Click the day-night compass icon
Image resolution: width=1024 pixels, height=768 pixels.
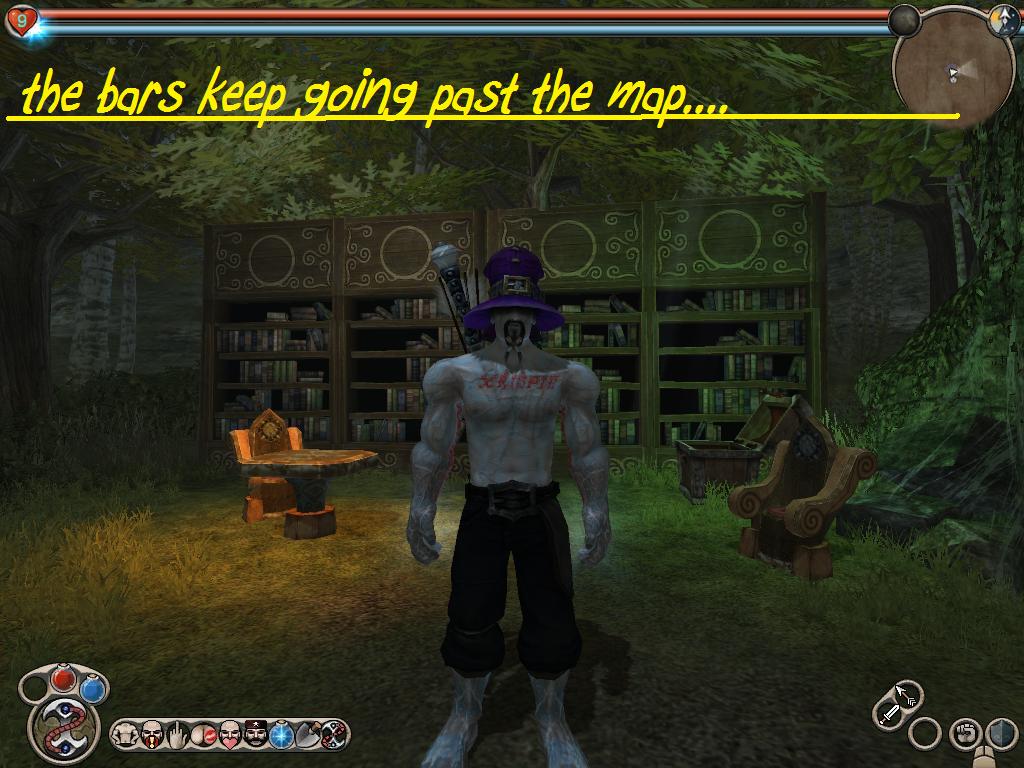[x=1003, y=21]
